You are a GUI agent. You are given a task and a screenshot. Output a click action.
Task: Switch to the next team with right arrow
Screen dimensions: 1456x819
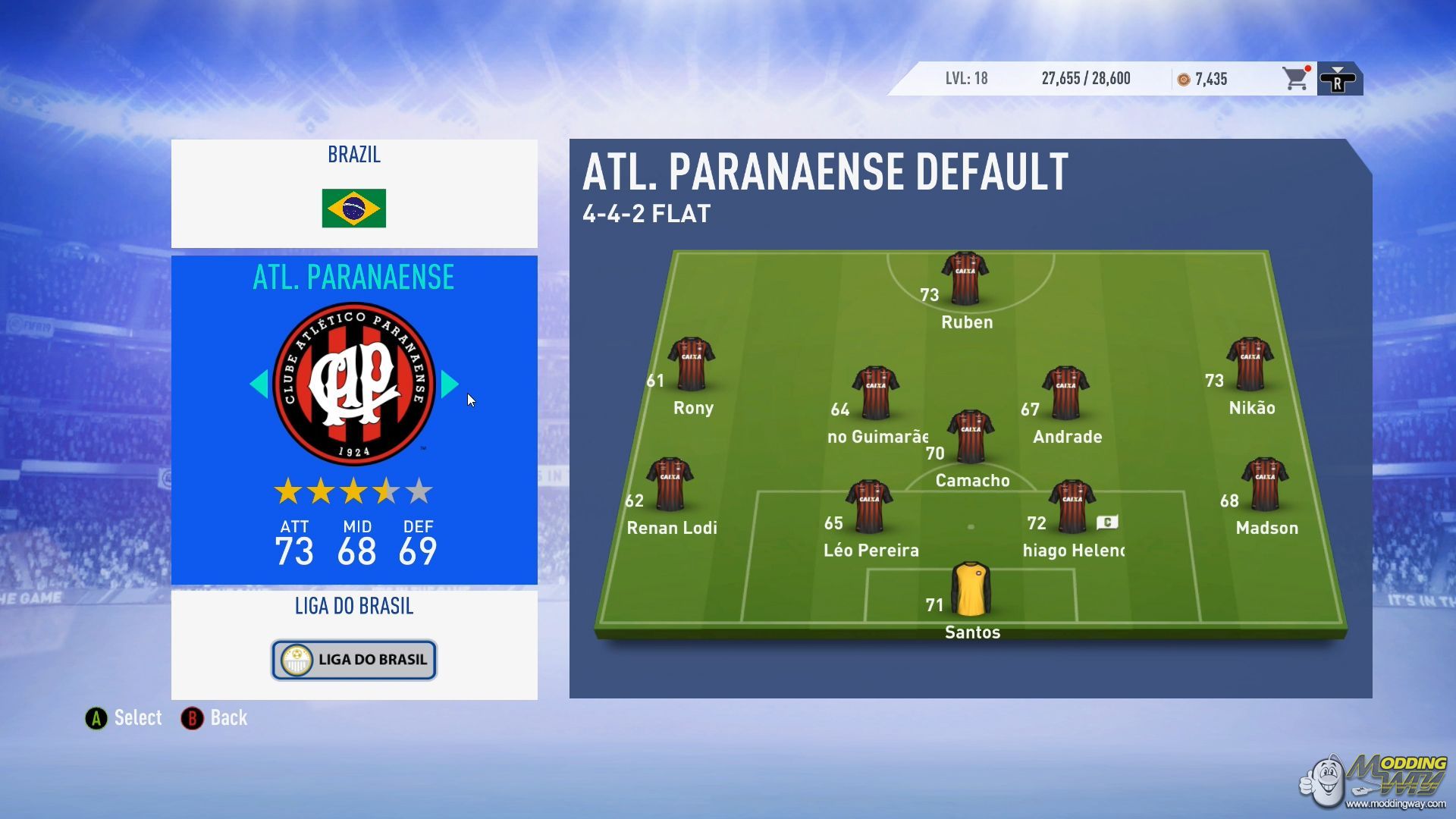(449, 384)
